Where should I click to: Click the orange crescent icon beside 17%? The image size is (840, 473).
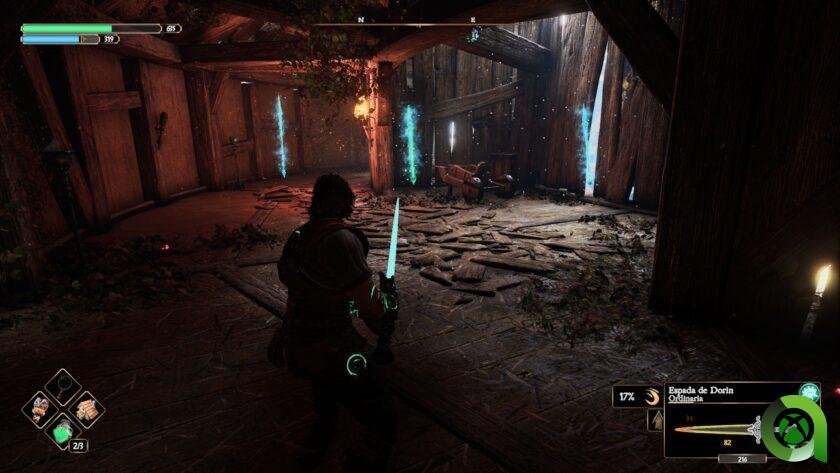[x=653, y=396]
